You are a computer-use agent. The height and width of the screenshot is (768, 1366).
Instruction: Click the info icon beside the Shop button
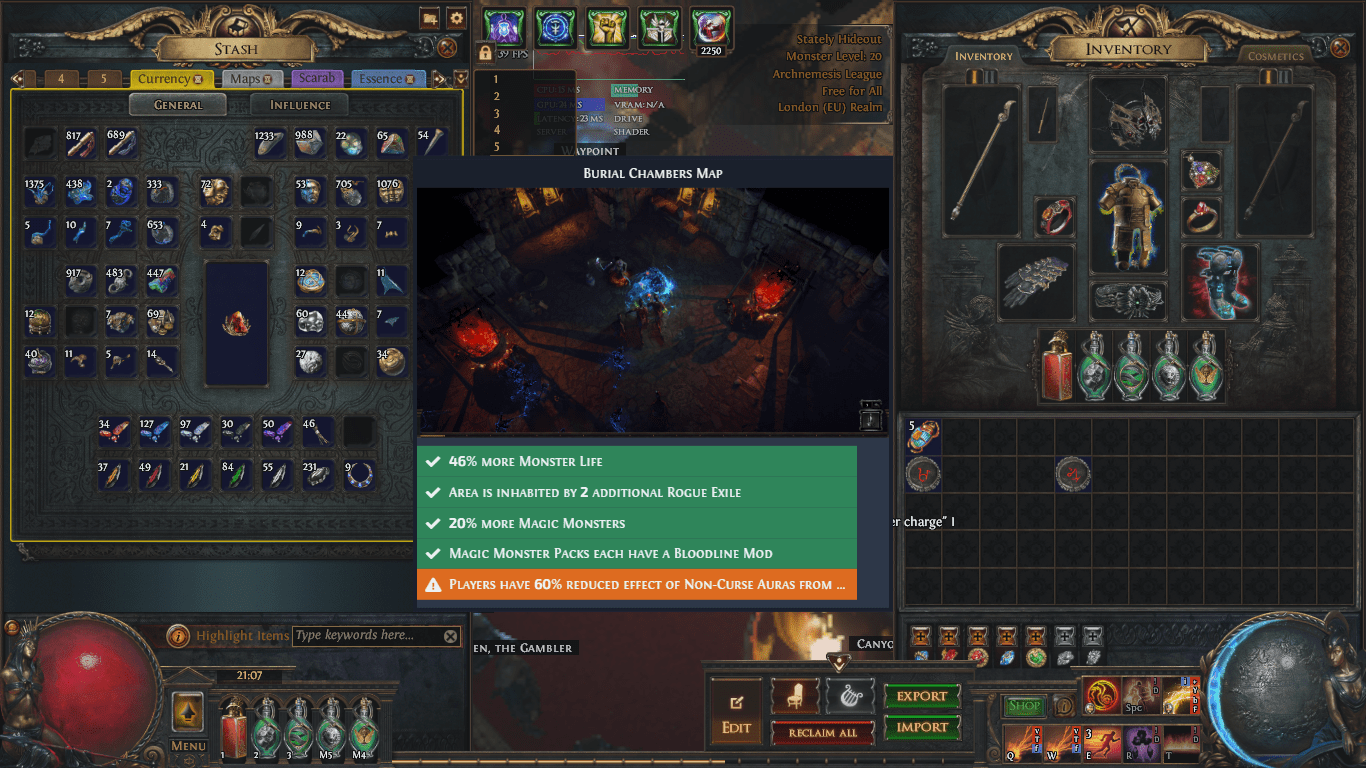[x=1063, y=705]
